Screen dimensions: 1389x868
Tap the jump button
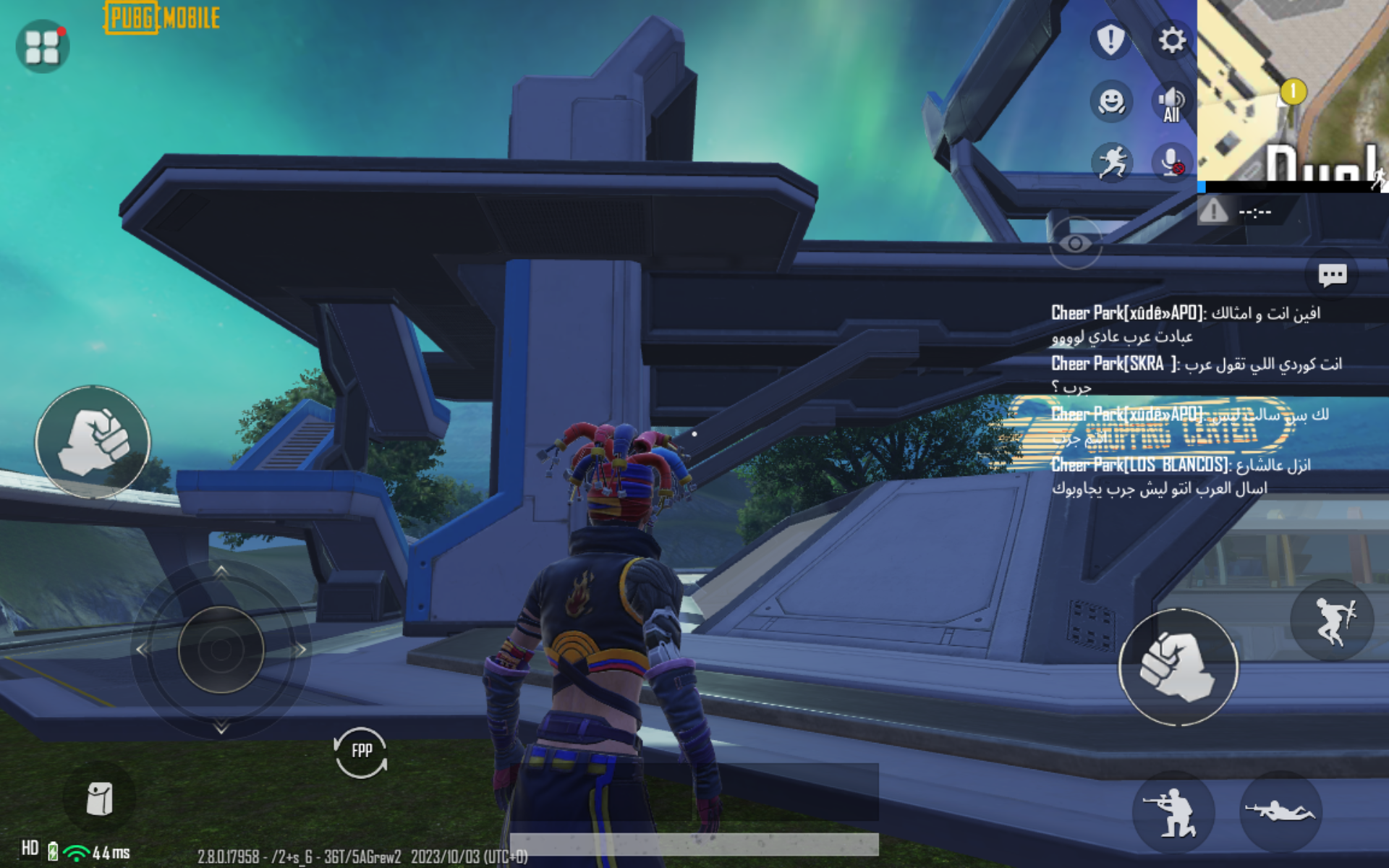tap(1332, 620)
